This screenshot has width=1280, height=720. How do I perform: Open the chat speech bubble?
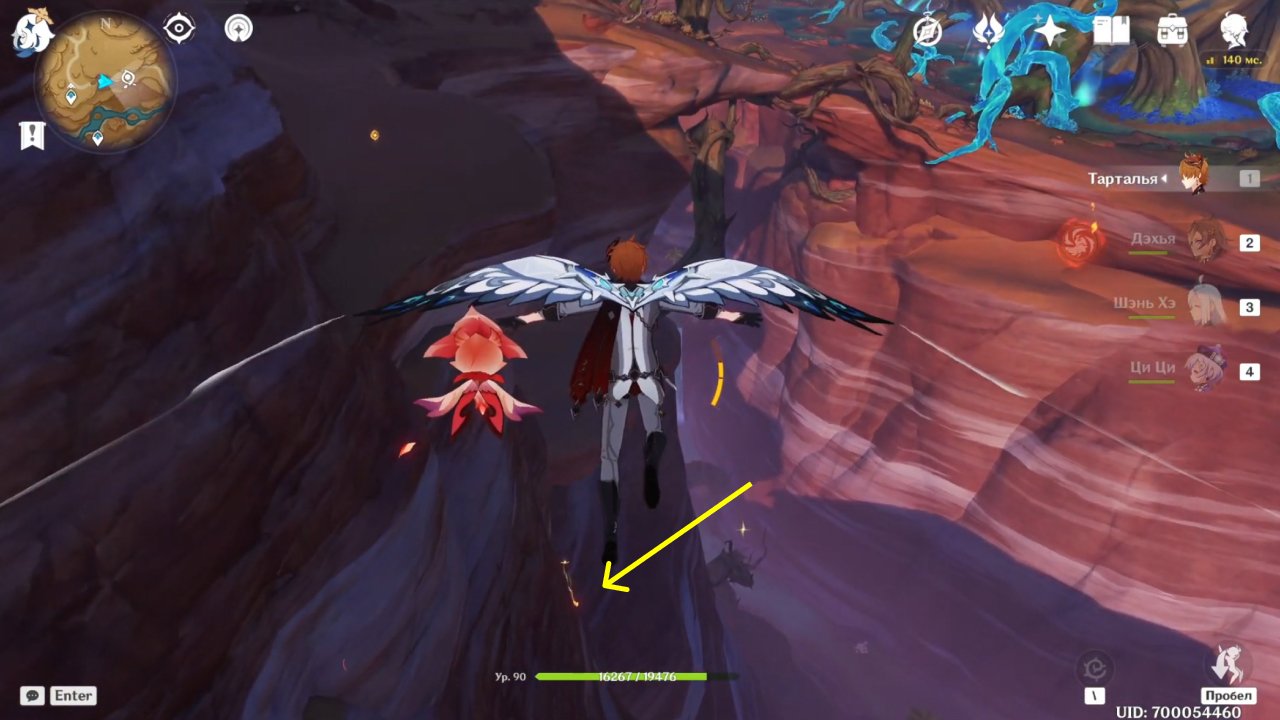pyautogui.click(x=32, y=695)
